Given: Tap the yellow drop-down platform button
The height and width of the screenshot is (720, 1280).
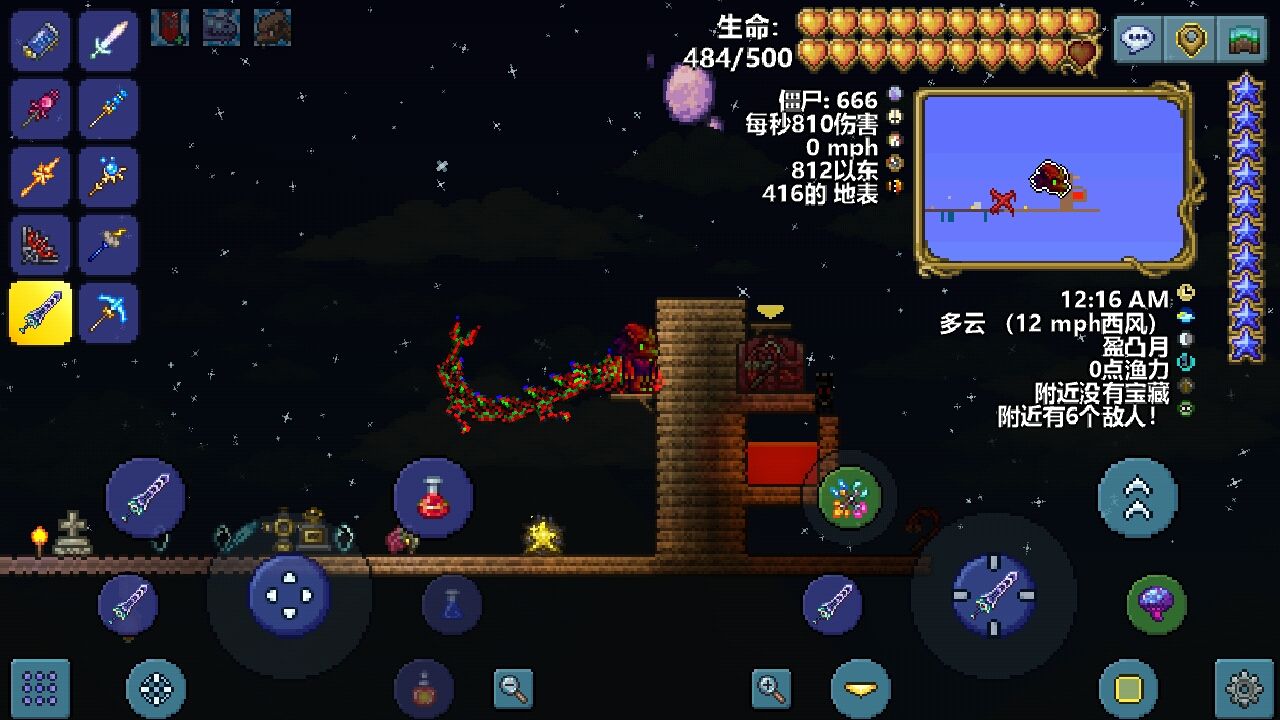Looking at the screenshot, I should (x=860, y=688).
